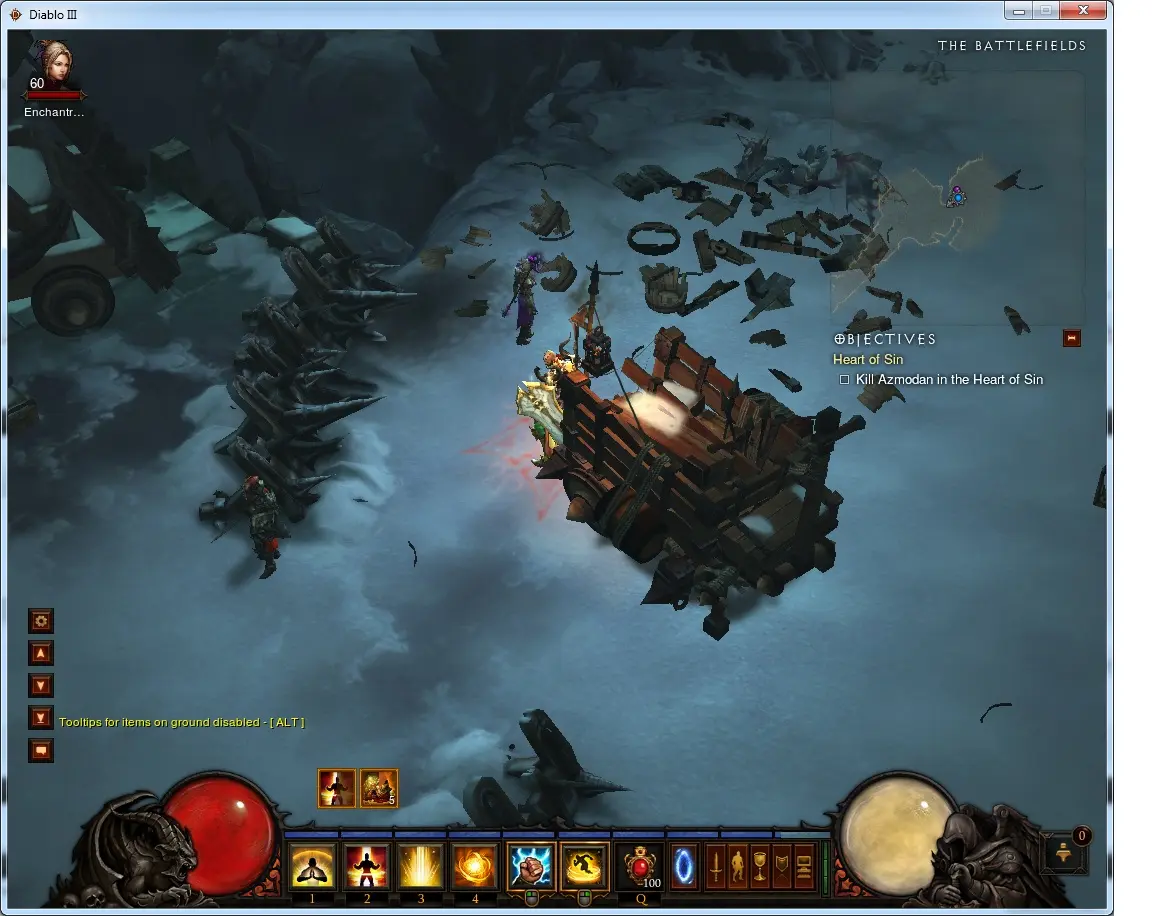The width and height of the screenshot is (1152, 916).
Task: Open the blue town portal
Action: pyautogui.click(x=684, y=866)
